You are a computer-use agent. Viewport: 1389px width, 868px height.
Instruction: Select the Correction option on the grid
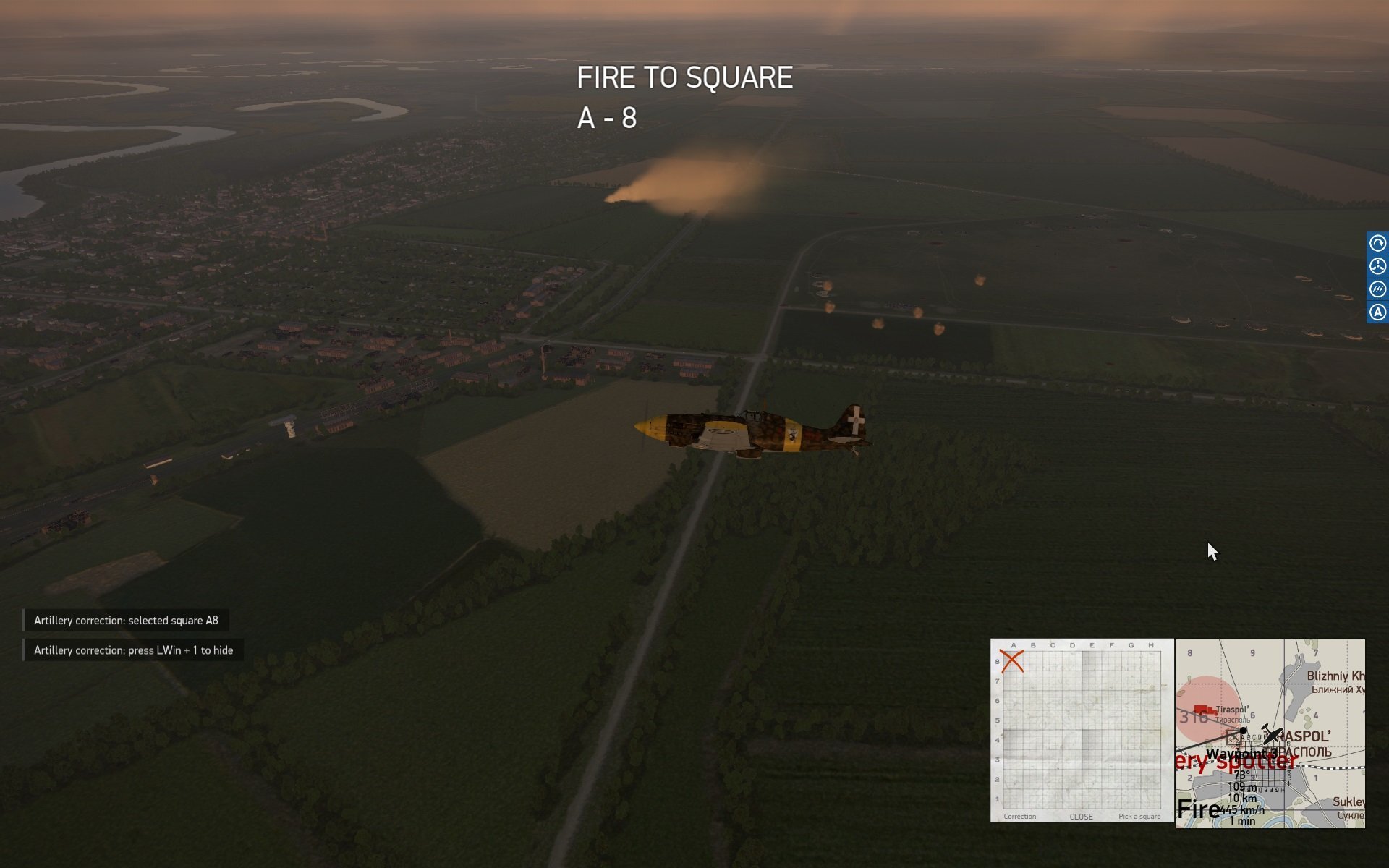click(1019, 817)
